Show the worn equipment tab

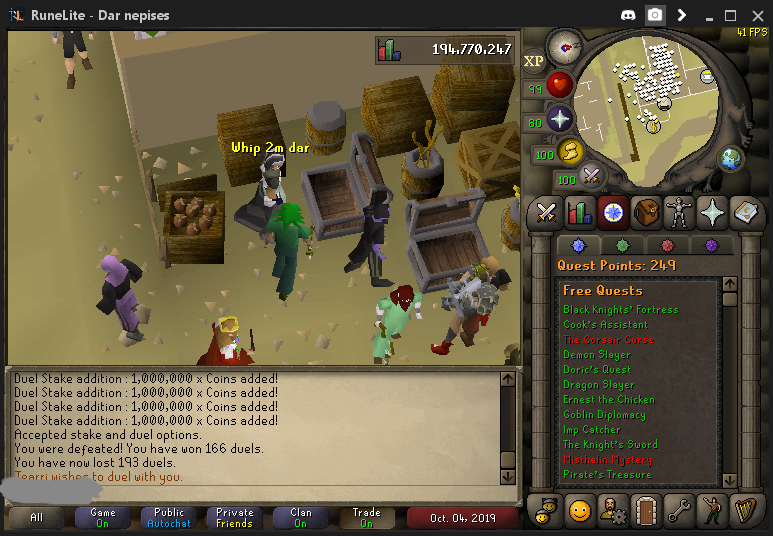(679, 212)
